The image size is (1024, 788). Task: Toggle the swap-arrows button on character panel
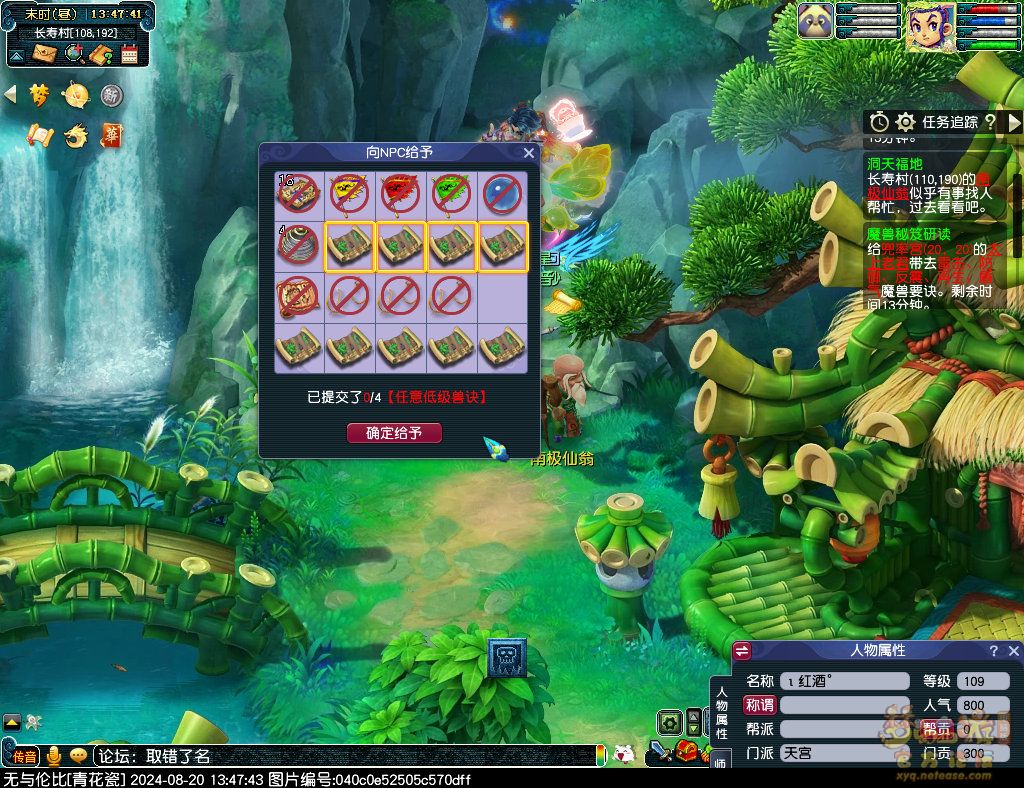coord(742,651)
